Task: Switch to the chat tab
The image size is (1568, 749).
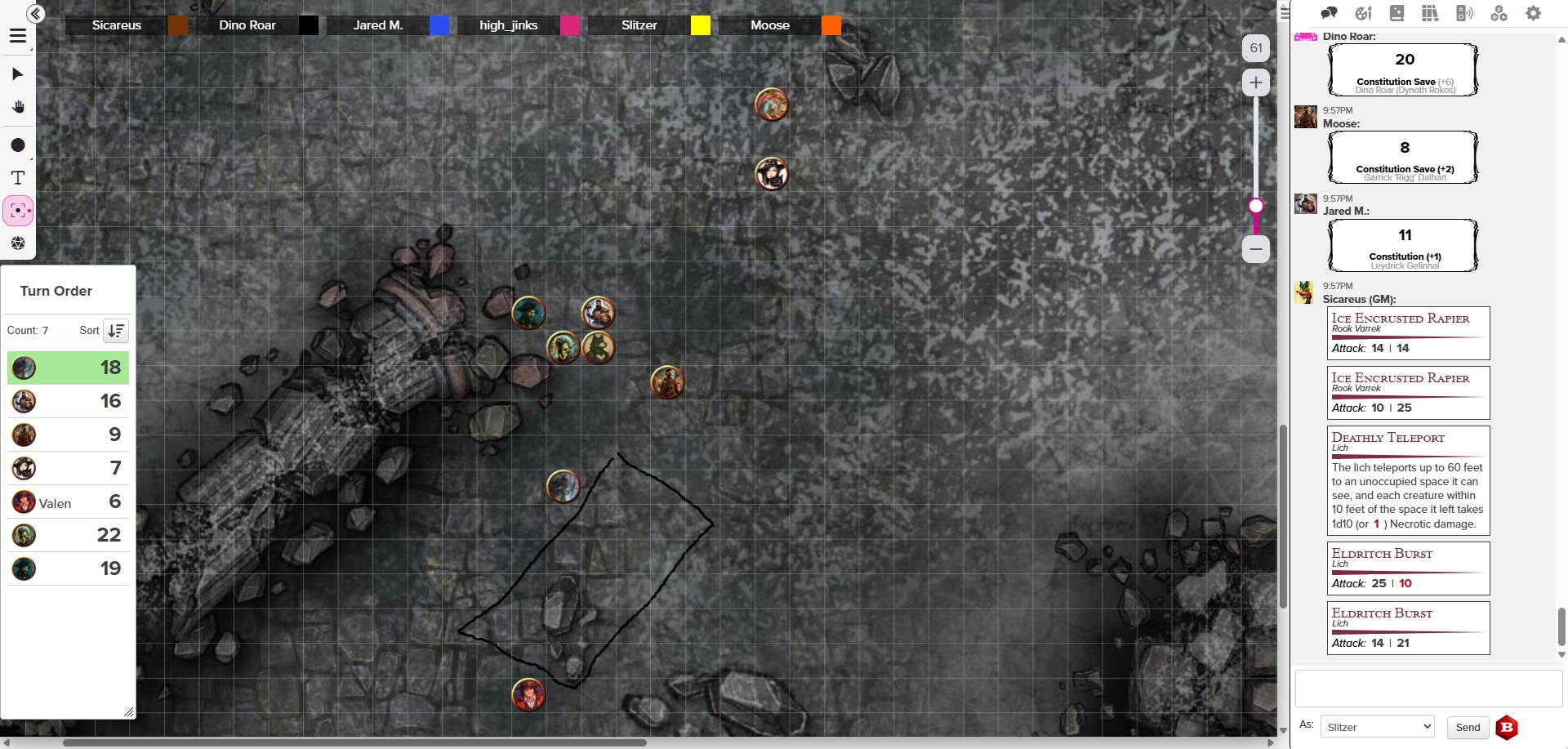Action: [1329, 13]
